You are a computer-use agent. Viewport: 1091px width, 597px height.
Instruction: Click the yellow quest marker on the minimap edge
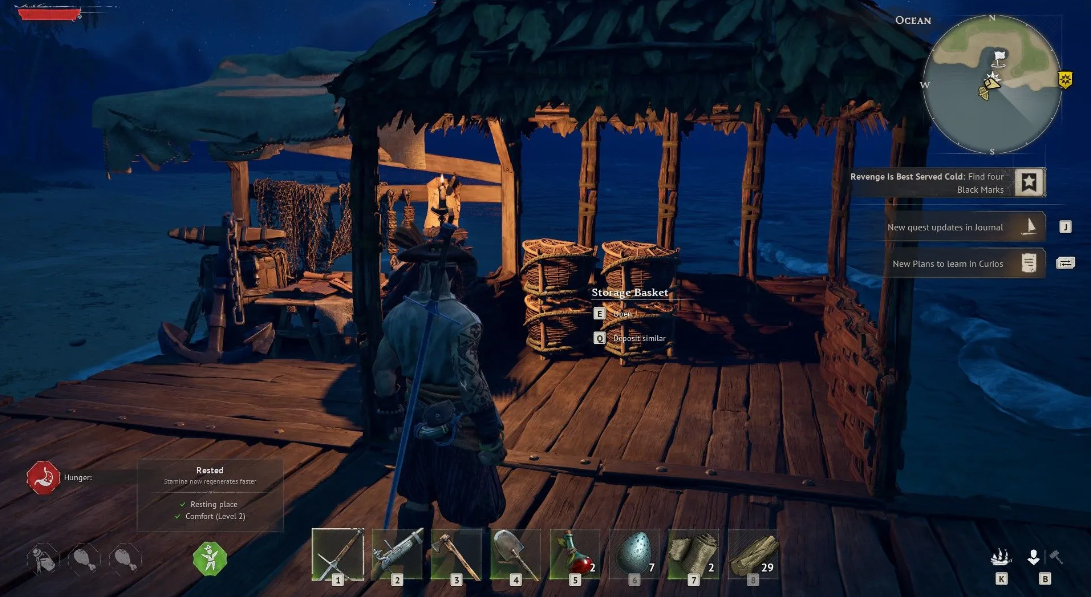pos(1065,79)
